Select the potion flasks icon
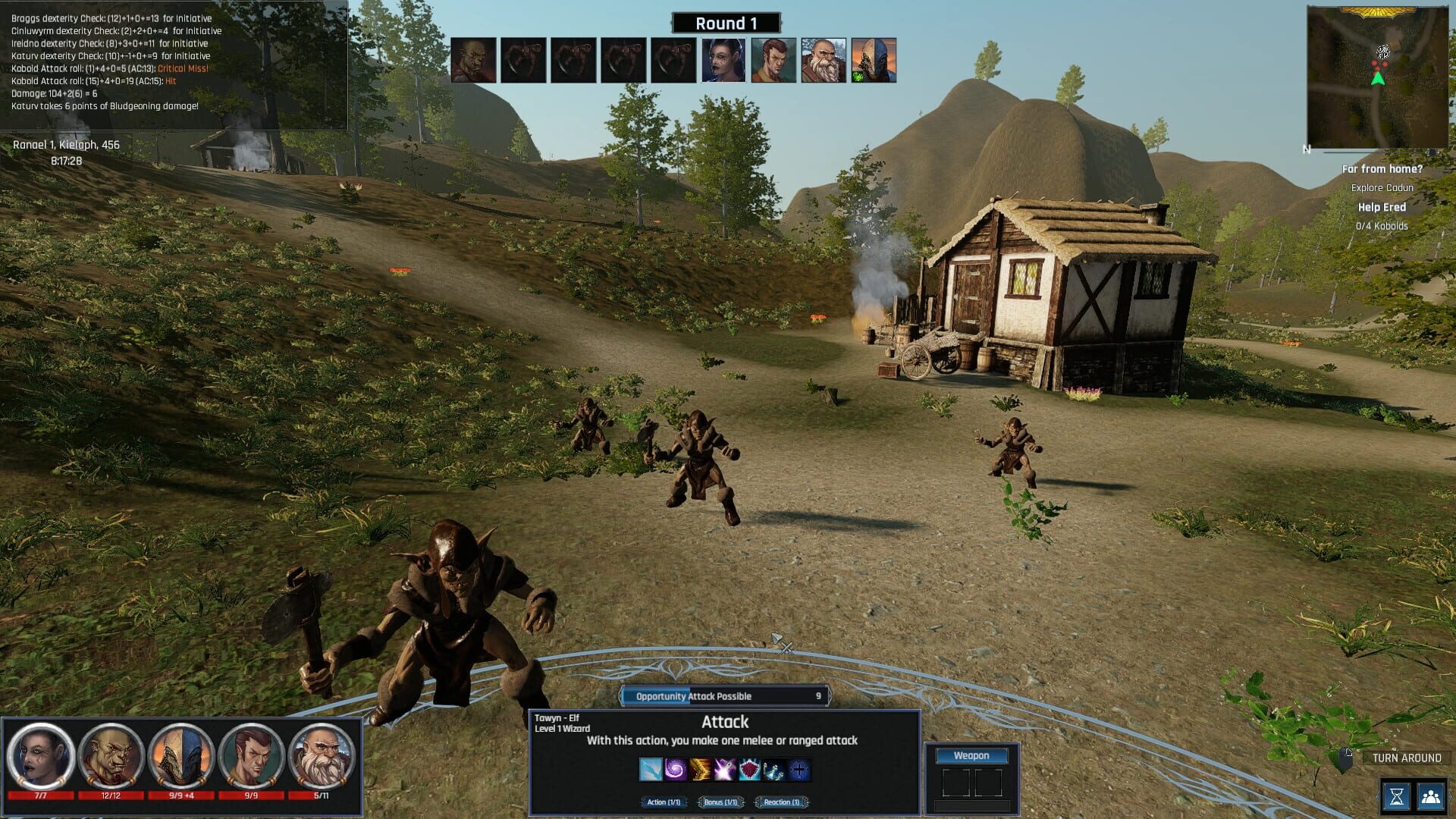The width and height of the screenshot is (1456, 819). pos(773,770)
